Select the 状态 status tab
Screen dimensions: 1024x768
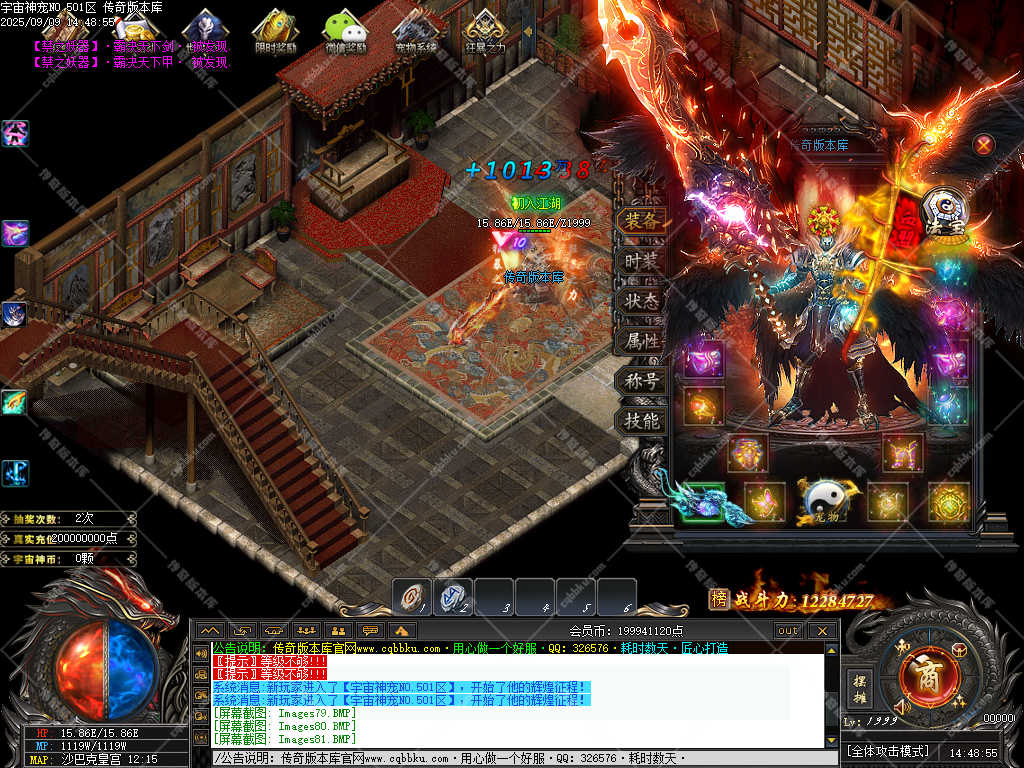click(x=642, y=301)
